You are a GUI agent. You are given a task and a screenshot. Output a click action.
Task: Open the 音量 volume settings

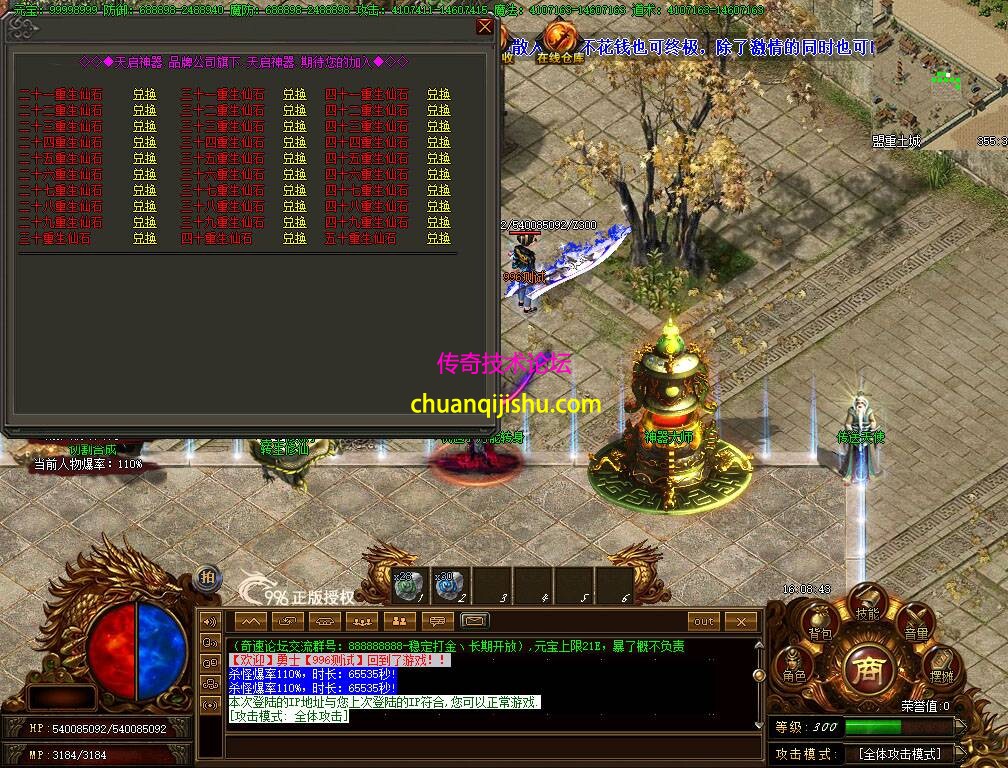click(915, 623)
